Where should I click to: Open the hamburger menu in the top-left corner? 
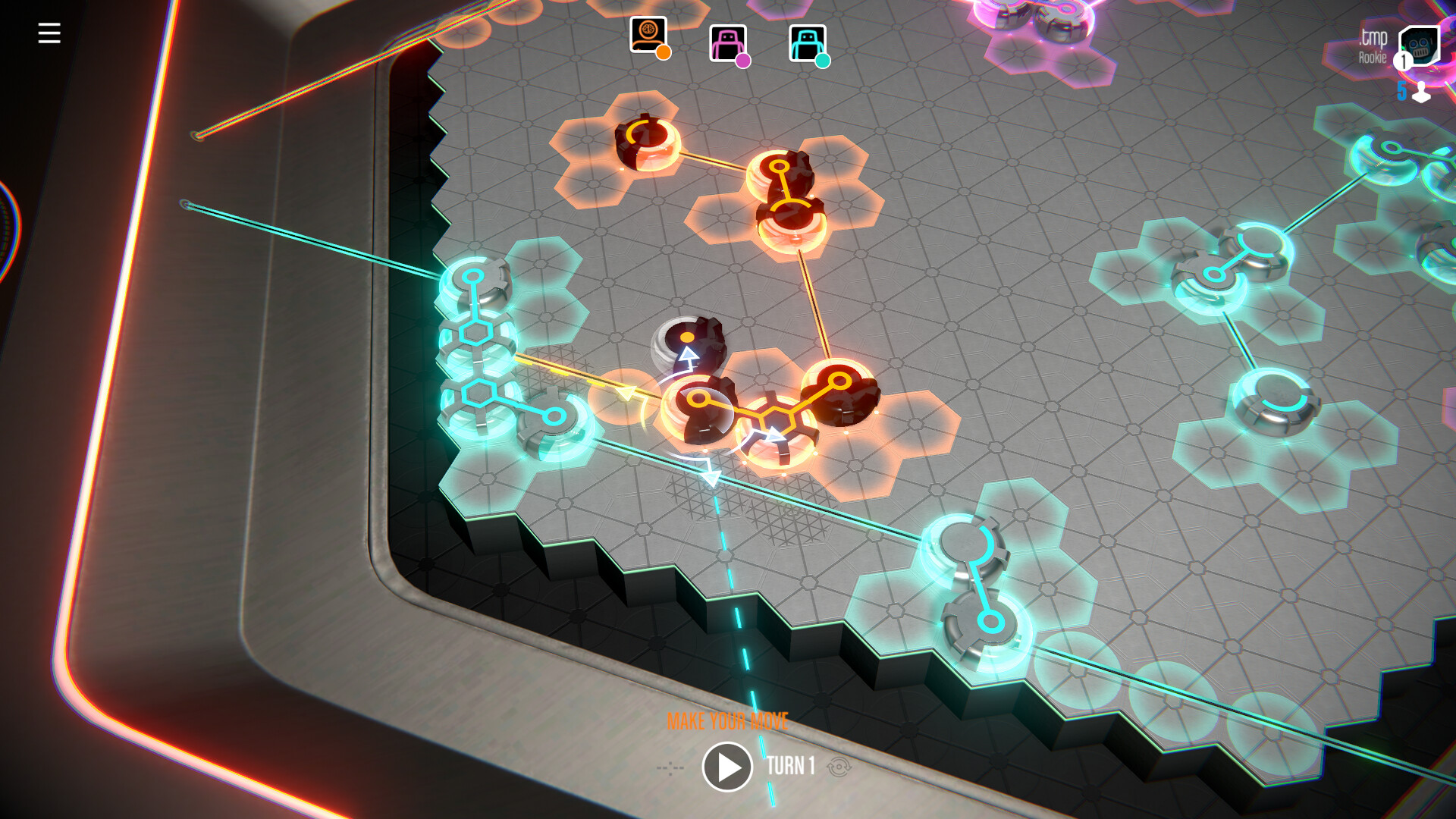tap(49, 32)
